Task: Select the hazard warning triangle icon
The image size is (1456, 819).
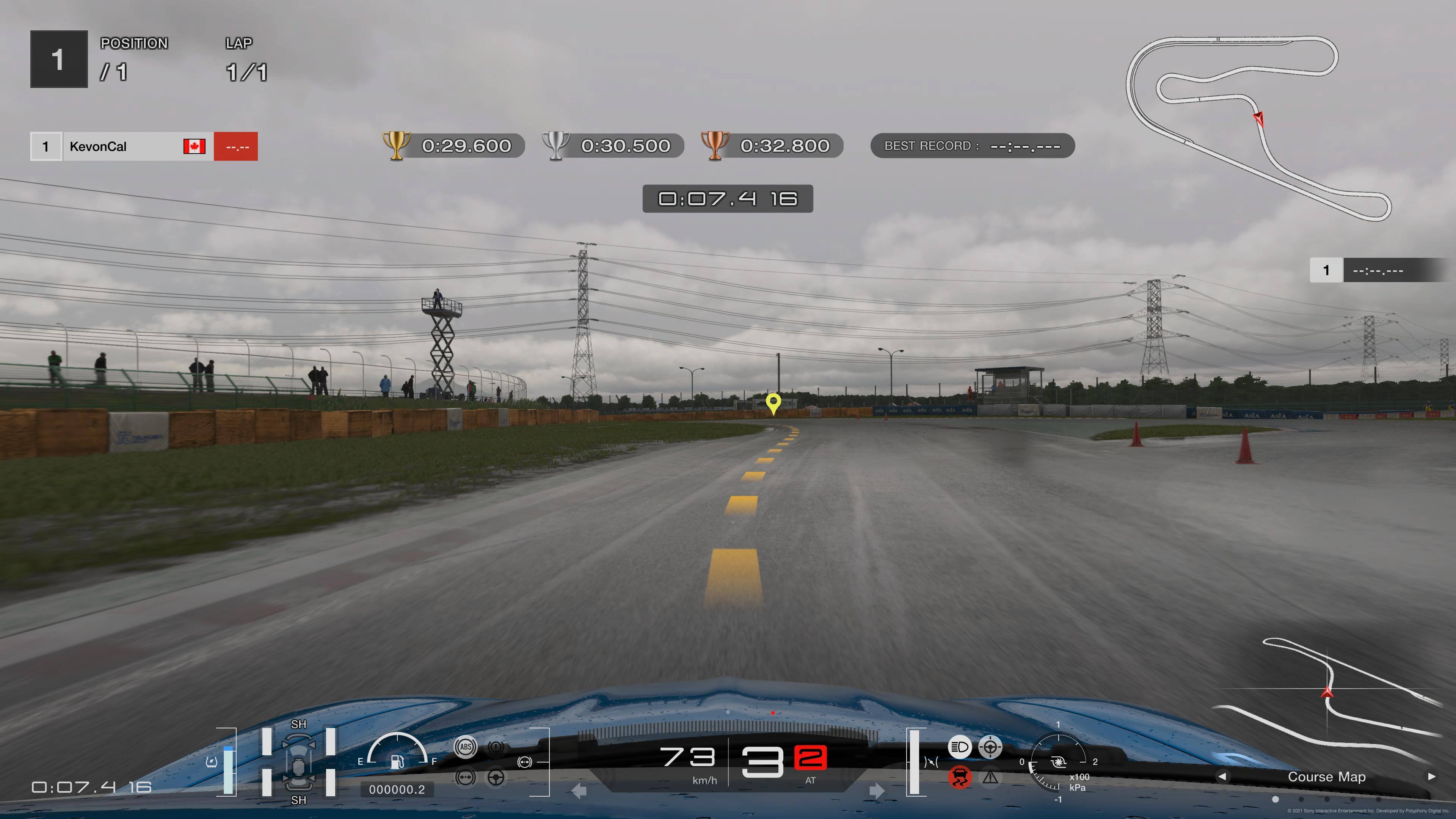Action: coord(990,778)
